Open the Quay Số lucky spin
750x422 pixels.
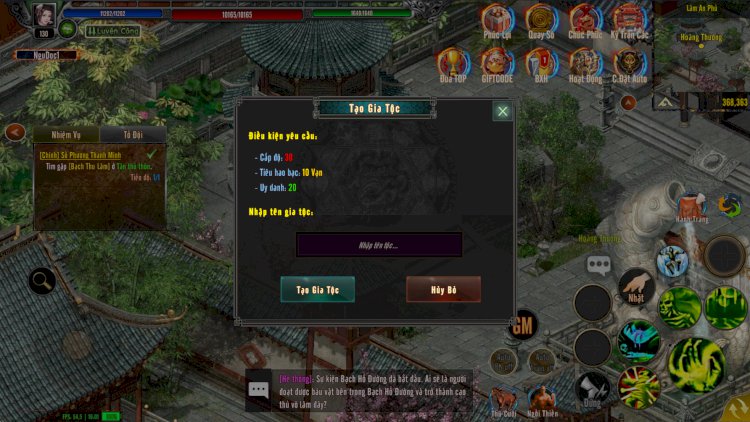pos(541,20)
